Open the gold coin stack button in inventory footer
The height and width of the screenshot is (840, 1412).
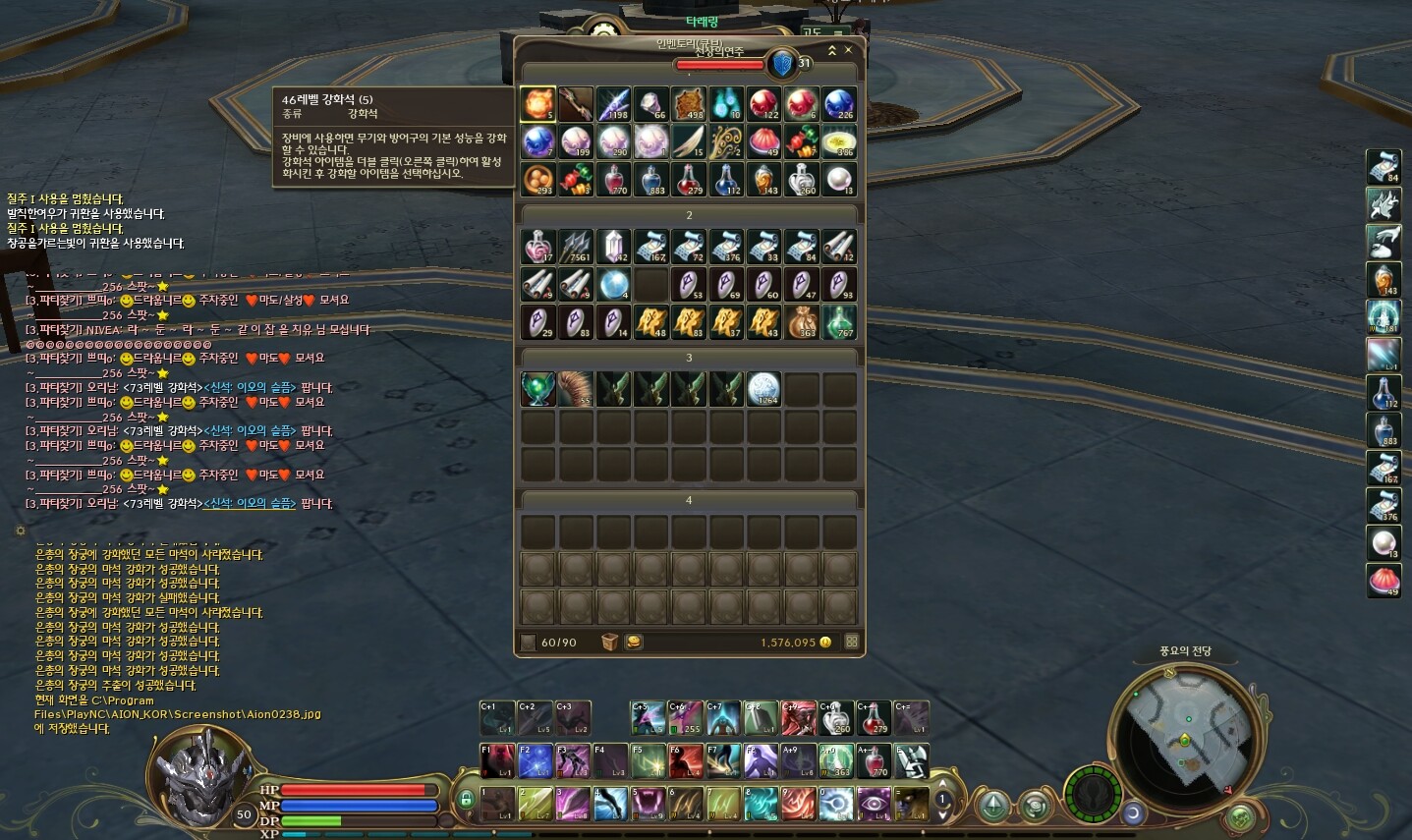point(634,642)
